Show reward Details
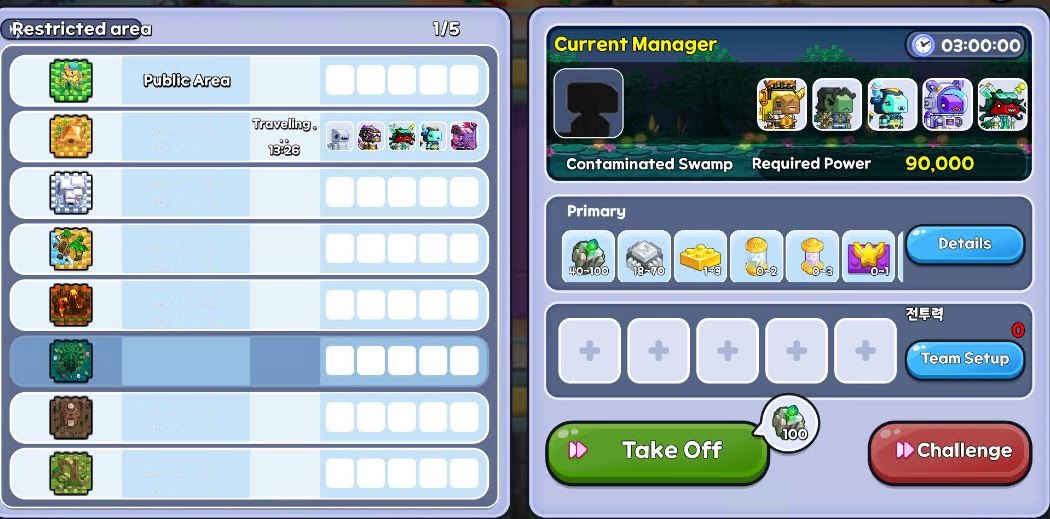Viewport: 1050px width, 519px height. pyautogui.click(x=964, y=244)
